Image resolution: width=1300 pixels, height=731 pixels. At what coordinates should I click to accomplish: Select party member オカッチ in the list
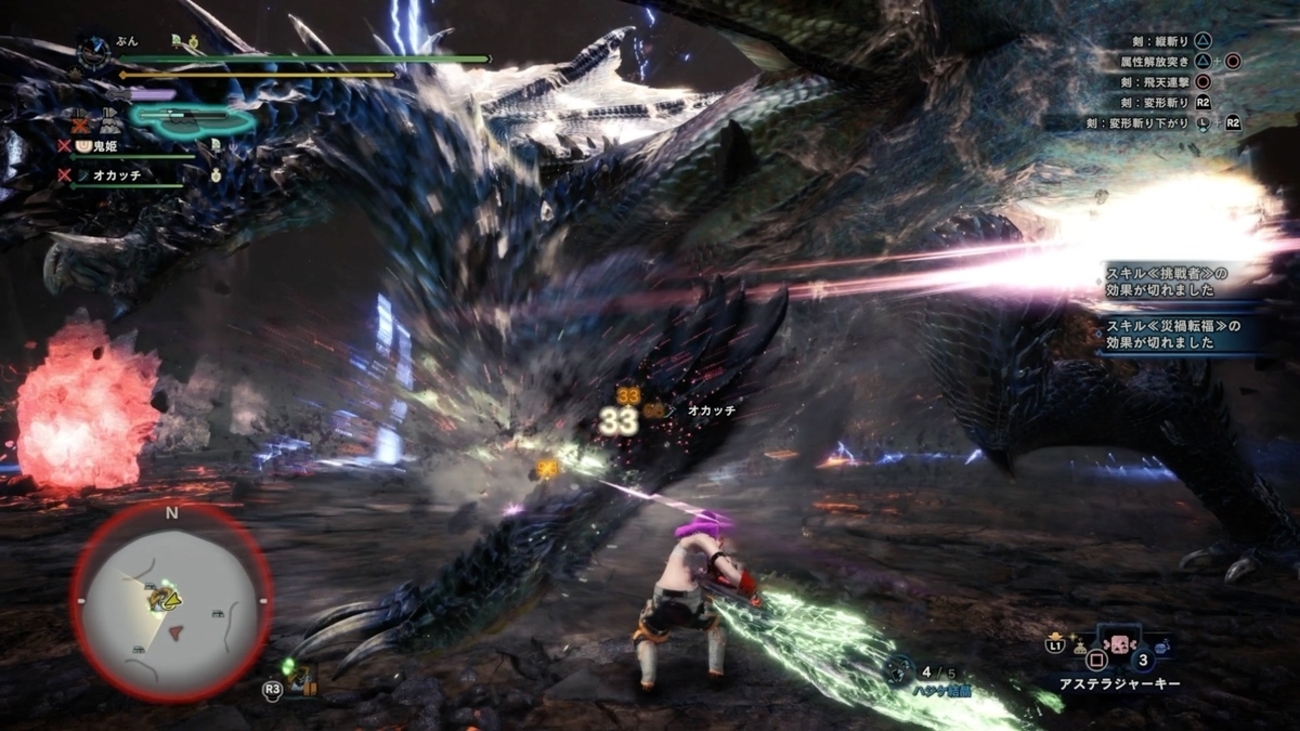tap(117, 175)
